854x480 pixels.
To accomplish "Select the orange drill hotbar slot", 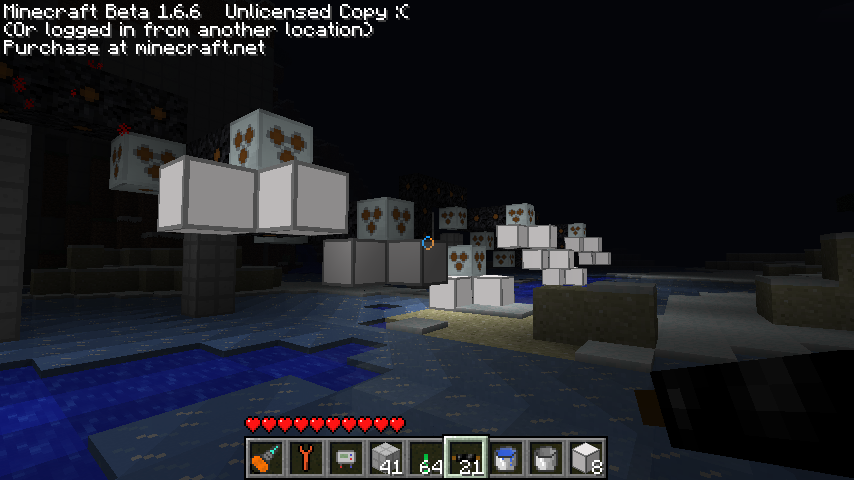I will (x=265, y=457).
